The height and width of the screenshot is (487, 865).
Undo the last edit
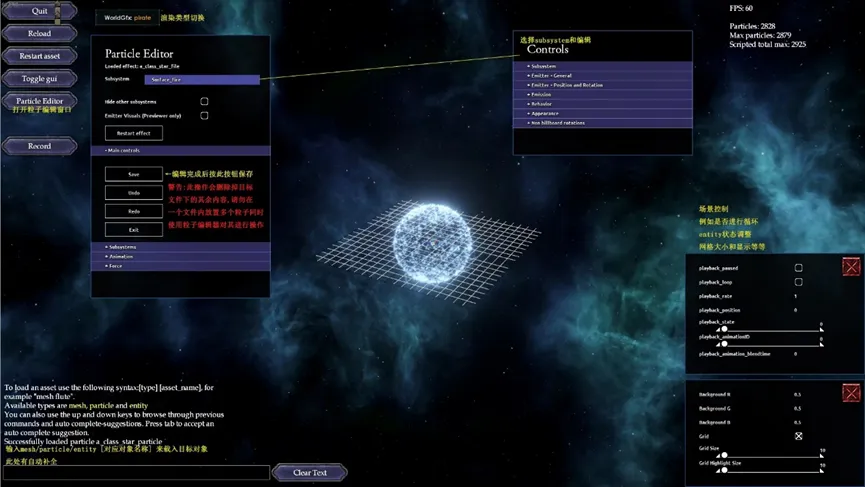(x=134, y=193)
